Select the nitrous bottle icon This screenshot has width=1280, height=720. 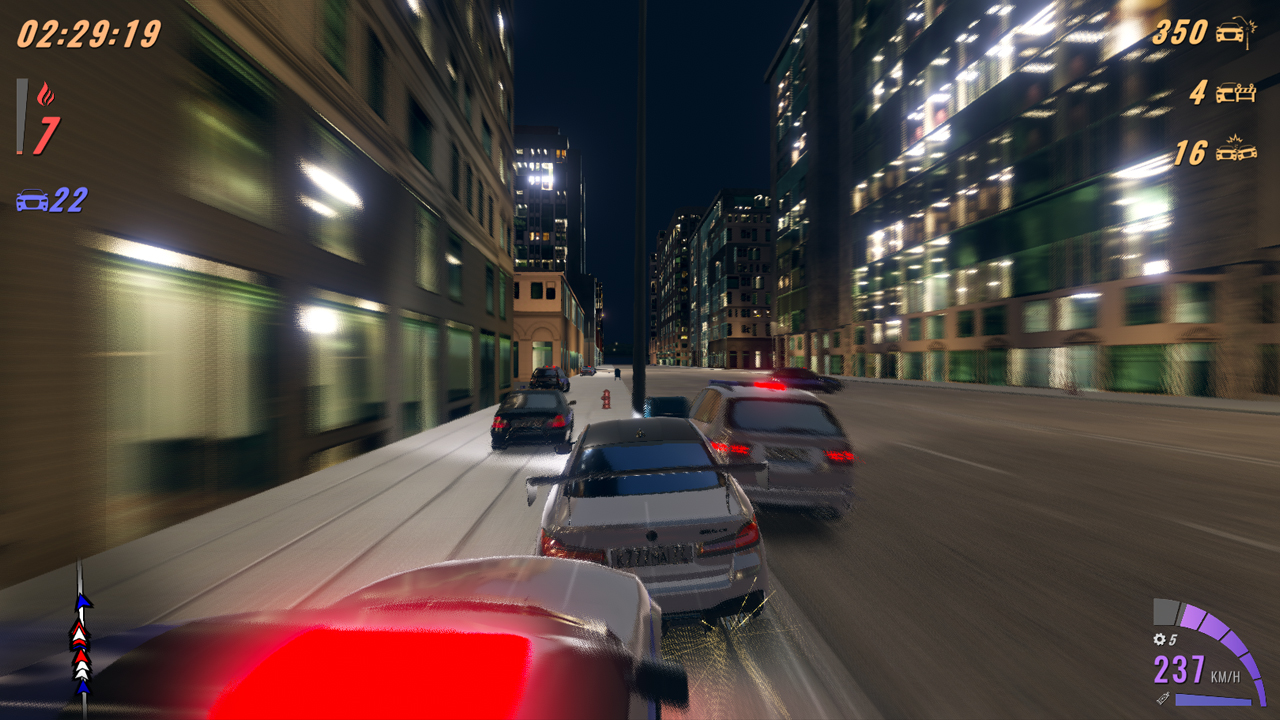(x=1163, y=698)
